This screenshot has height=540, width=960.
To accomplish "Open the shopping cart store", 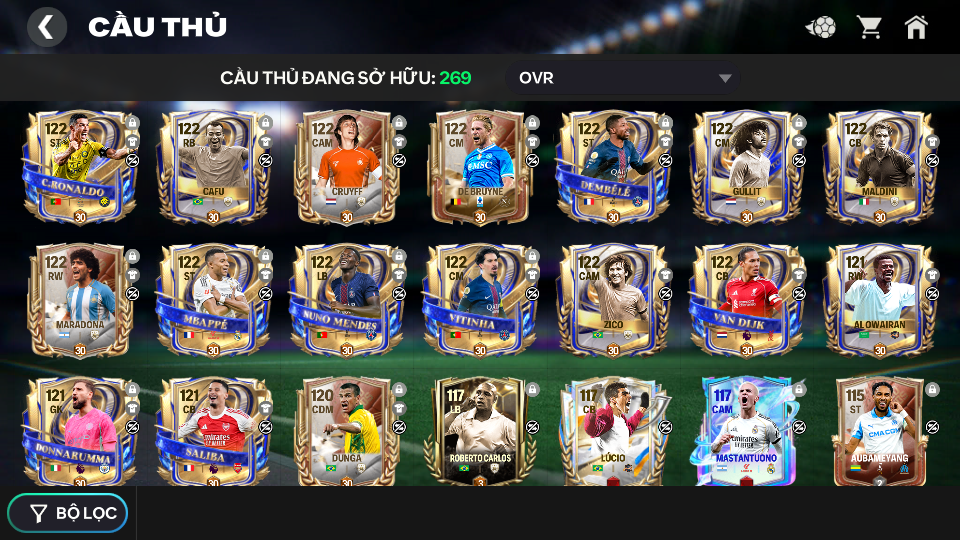I will click(869, 27).
